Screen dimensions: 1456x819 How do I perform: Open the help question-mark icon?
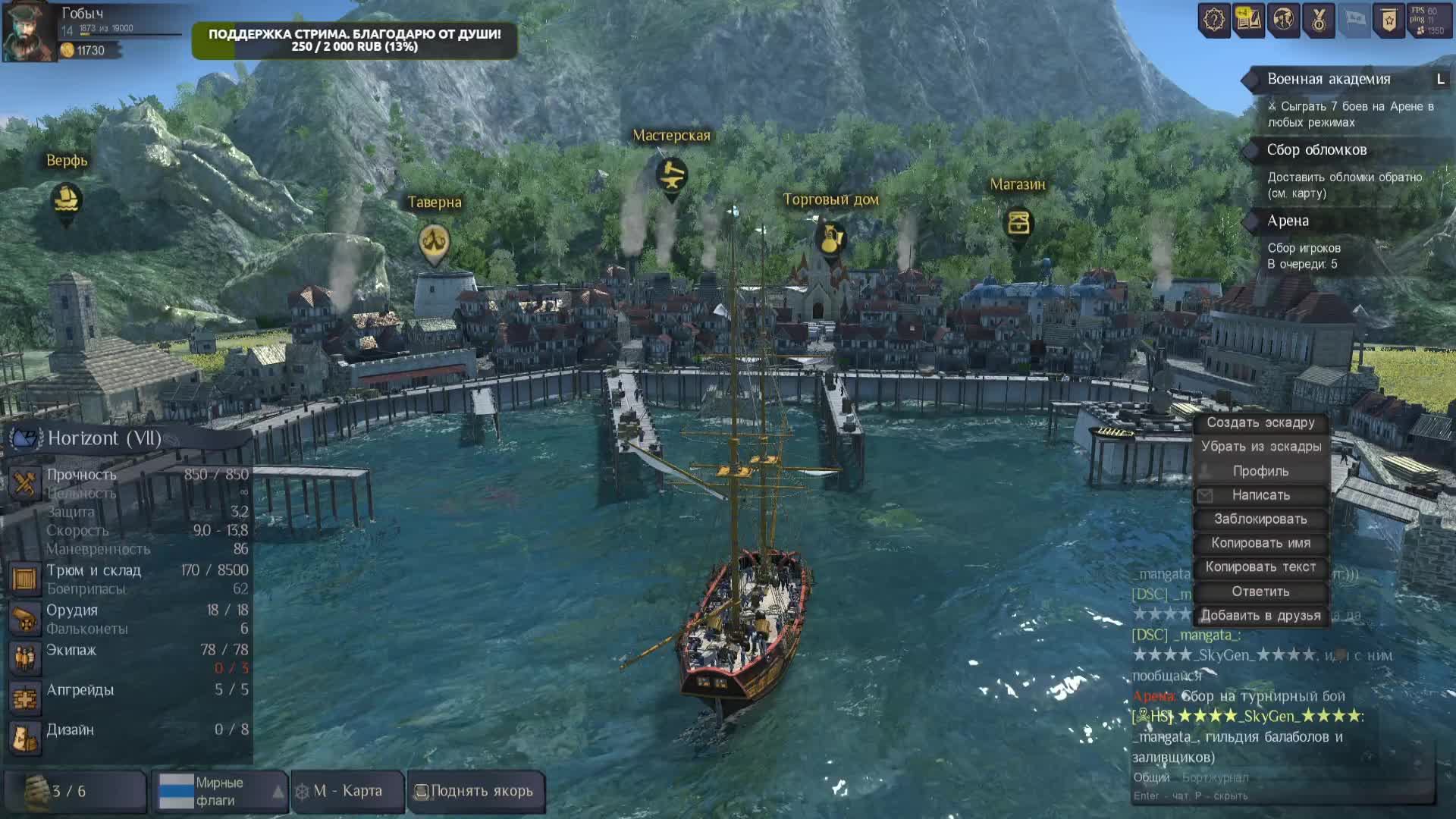pyautogui.click(x=1214, y=20)
